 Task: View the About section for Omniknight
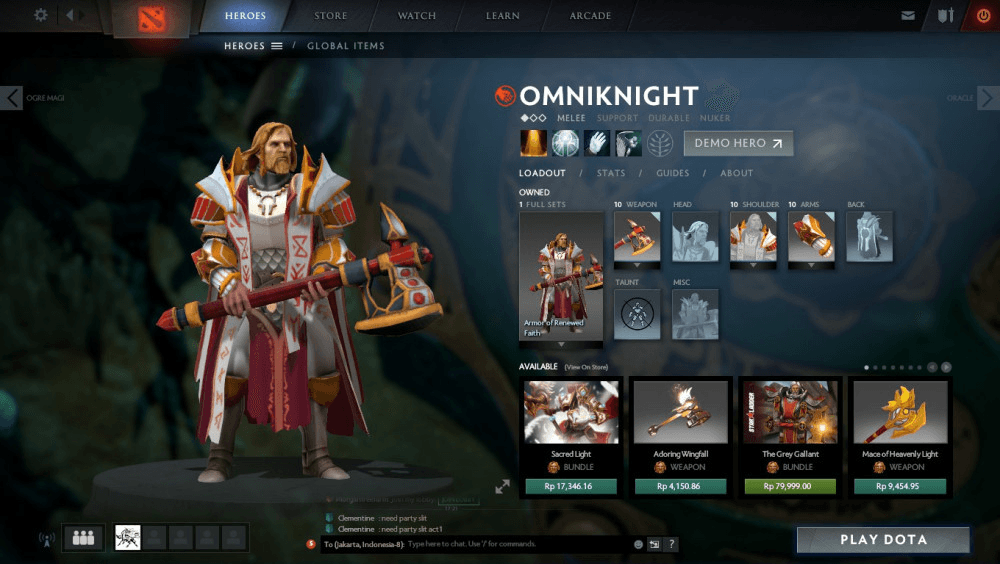point(737,173)
